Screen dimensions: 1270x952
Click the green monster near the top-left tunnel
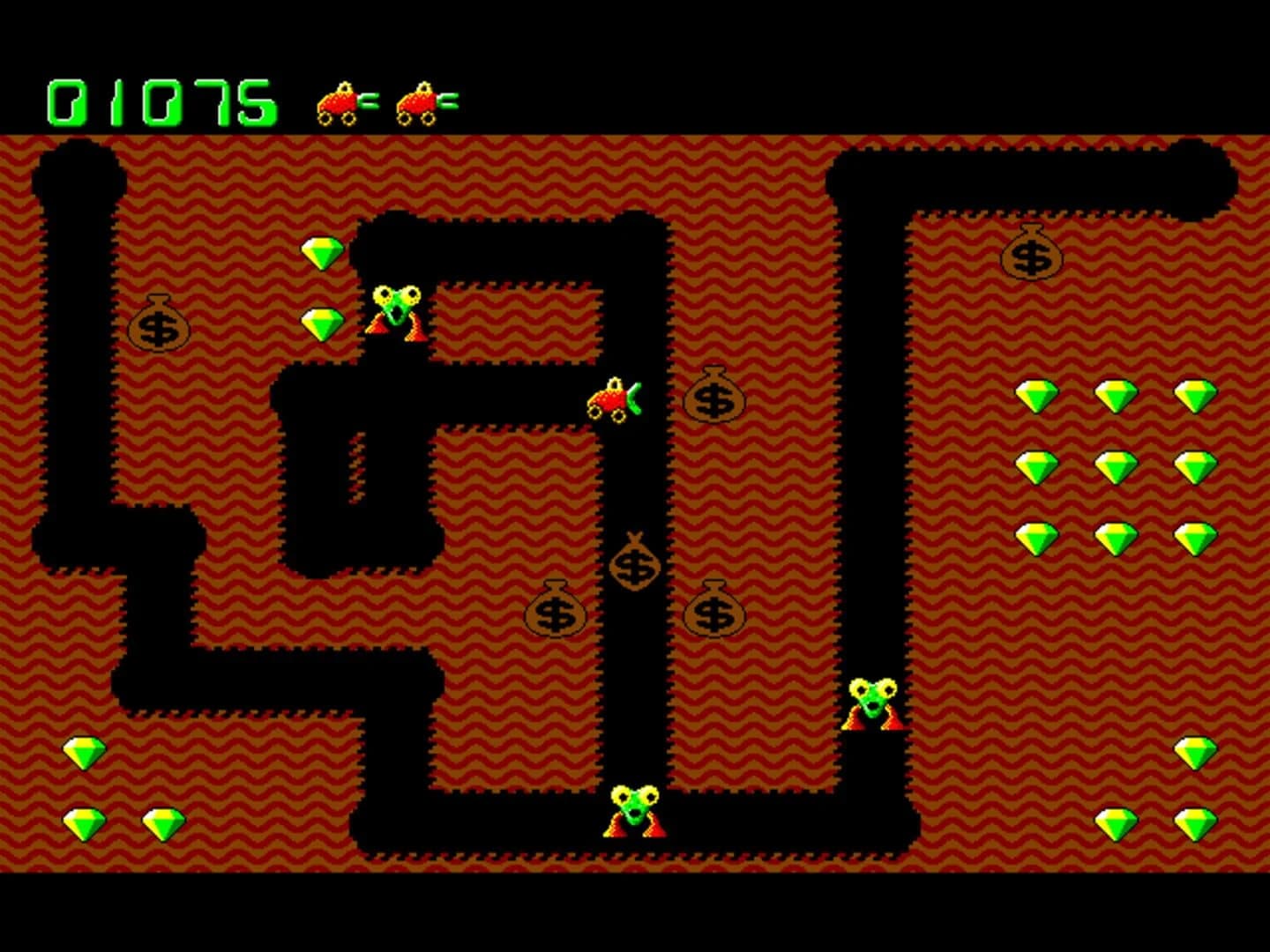(x=394, y=310)
